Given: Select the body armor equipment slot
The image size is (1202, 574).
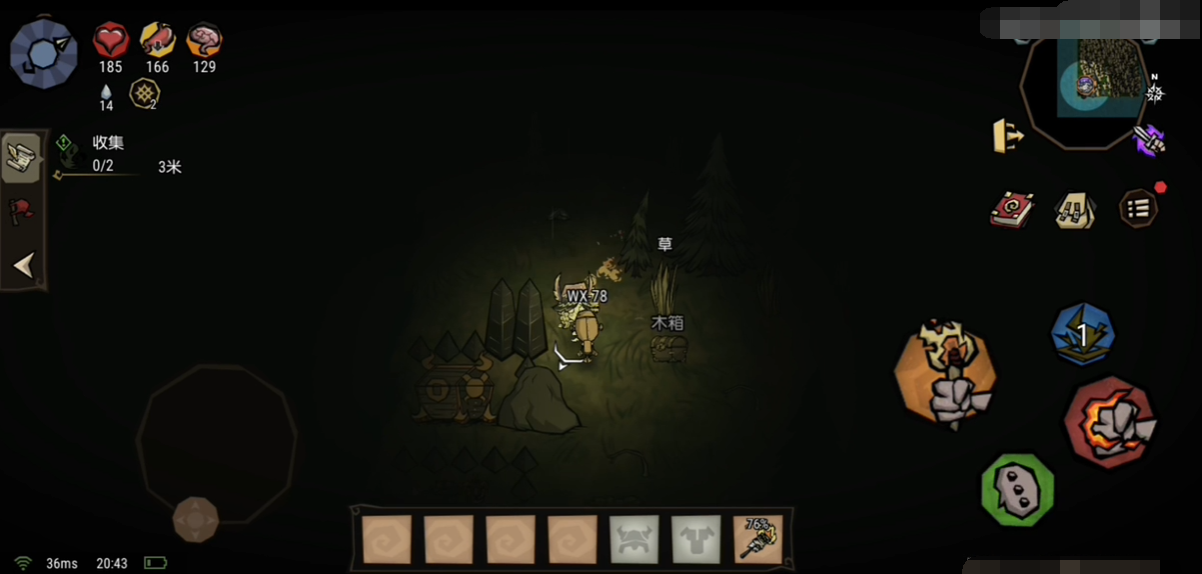Looking at the screenshot, I should point(696,540).
